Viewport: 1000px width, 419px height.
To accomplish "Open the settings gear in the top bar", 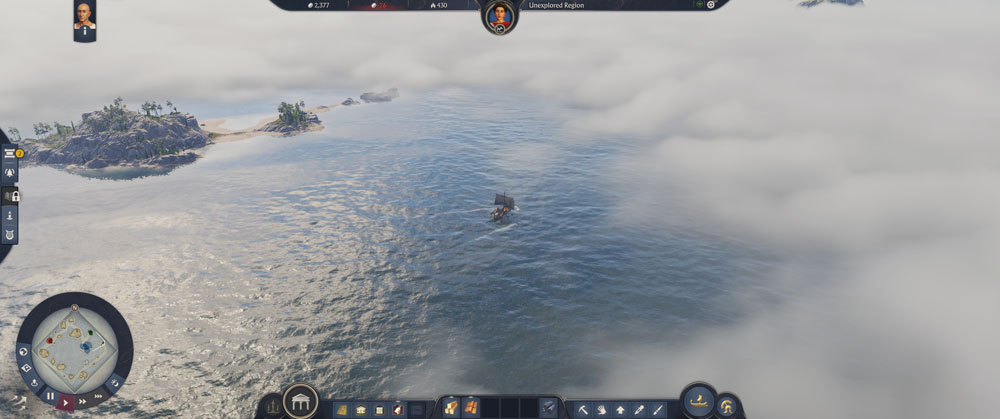I will click(x=711, y=5).
